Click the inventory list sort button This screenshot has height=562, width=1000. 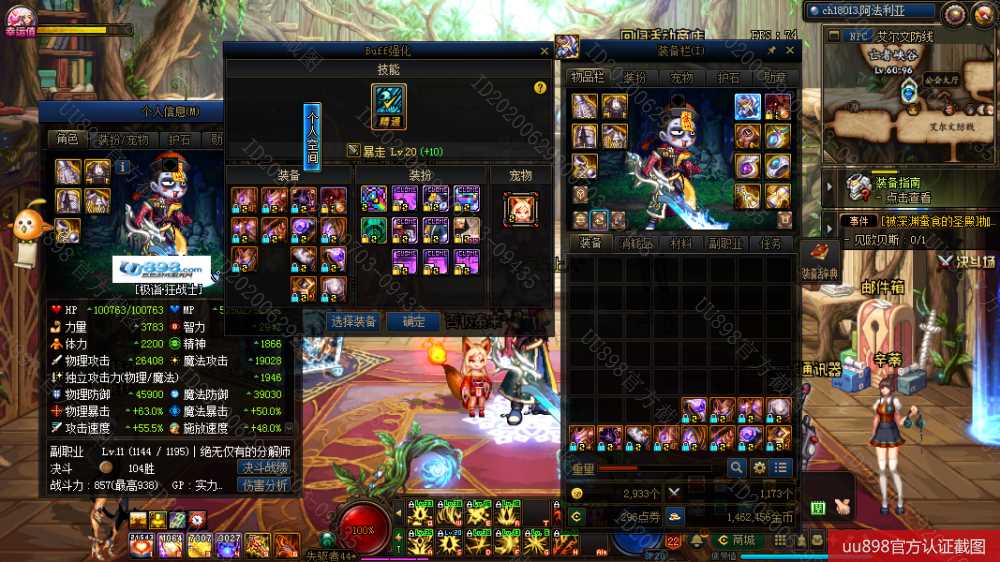coord(781,467)
